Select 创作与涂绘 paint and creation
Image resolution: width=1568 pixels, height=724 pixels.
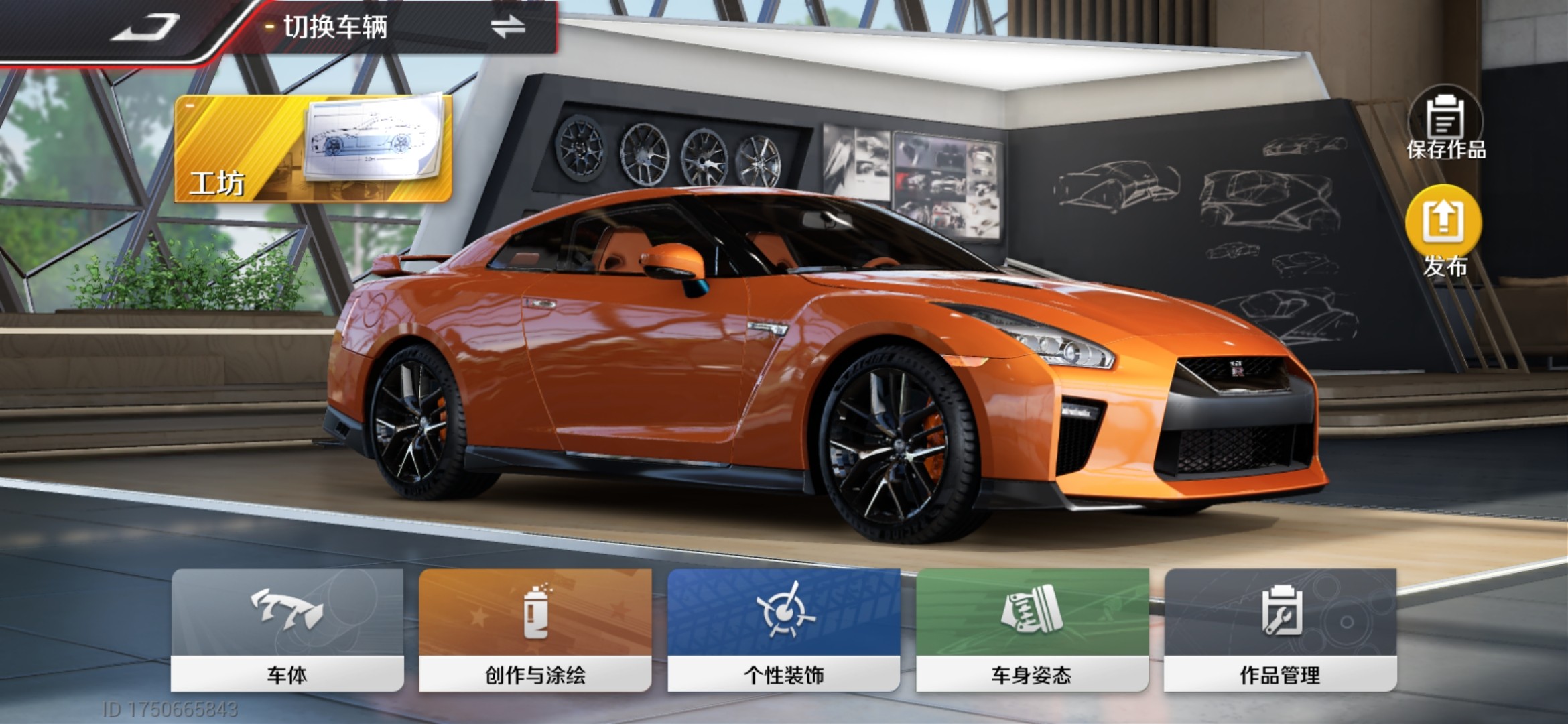(535, 629)
